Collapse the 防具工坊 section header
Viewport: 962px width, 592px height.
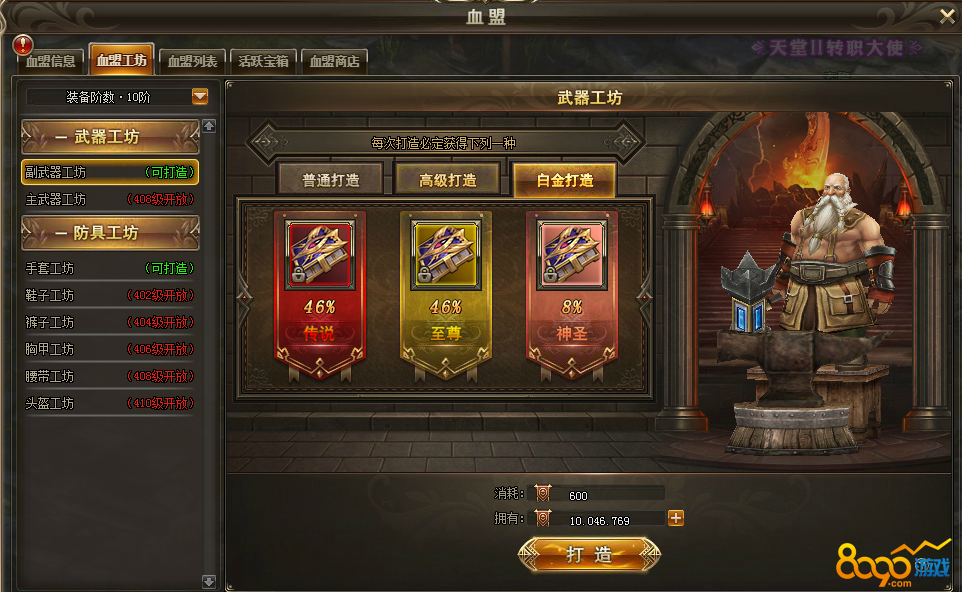pyautogui.click(x=110, y=233)
